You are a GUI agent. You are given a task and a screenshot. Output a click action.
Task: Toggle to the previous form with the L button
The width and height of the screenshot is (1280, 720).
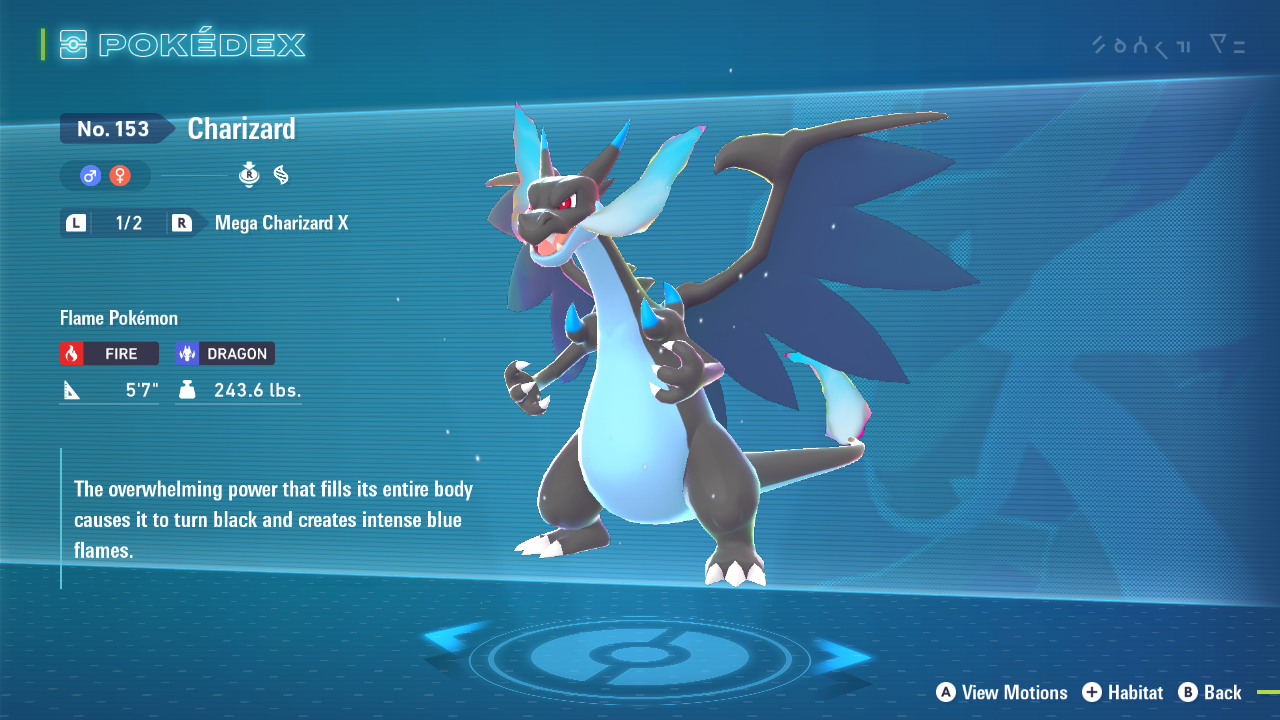[76, 222]
